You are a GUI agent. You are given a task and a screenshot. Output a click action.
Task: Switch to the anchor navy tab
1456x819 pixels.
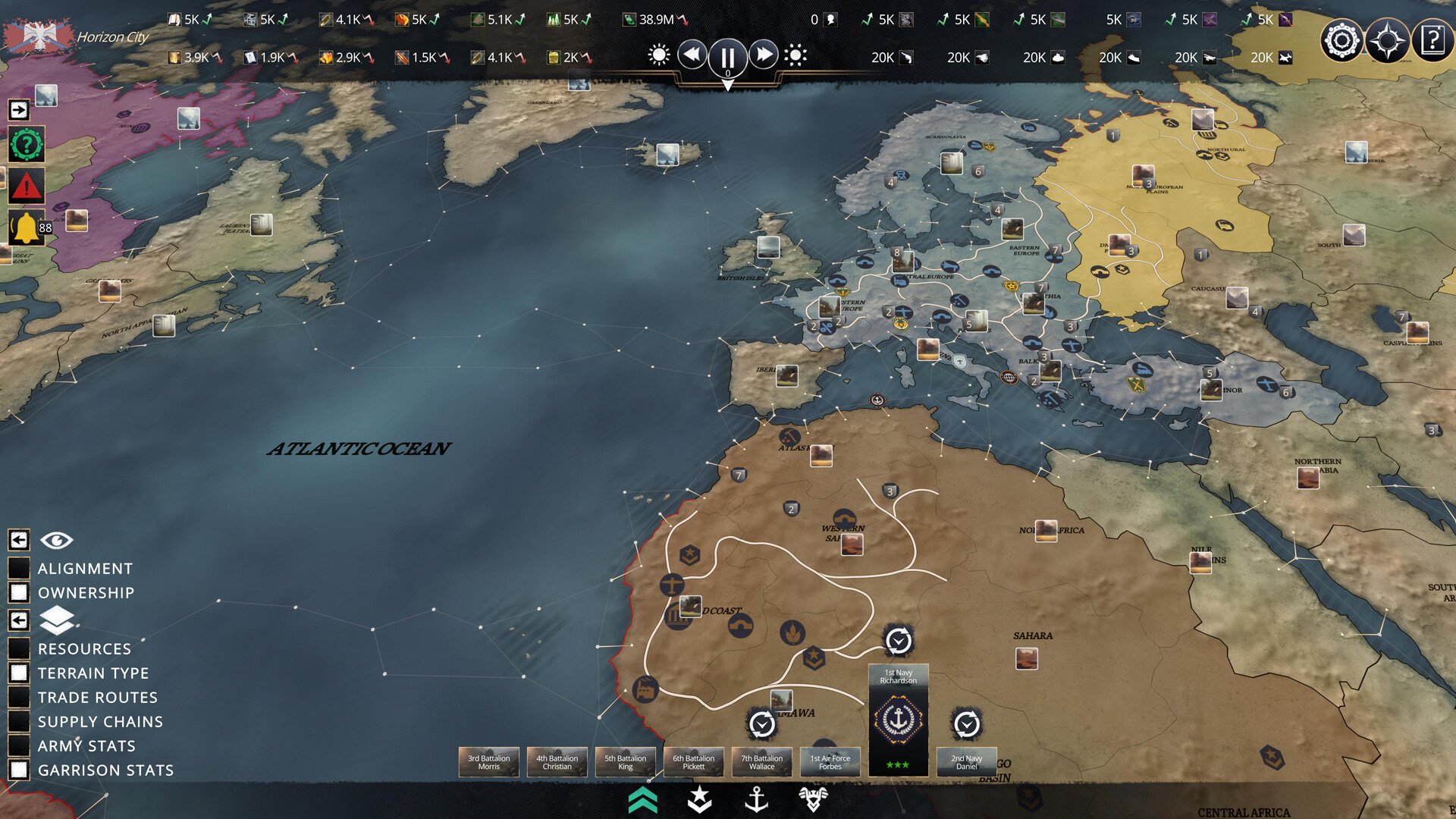click(756, 799)
